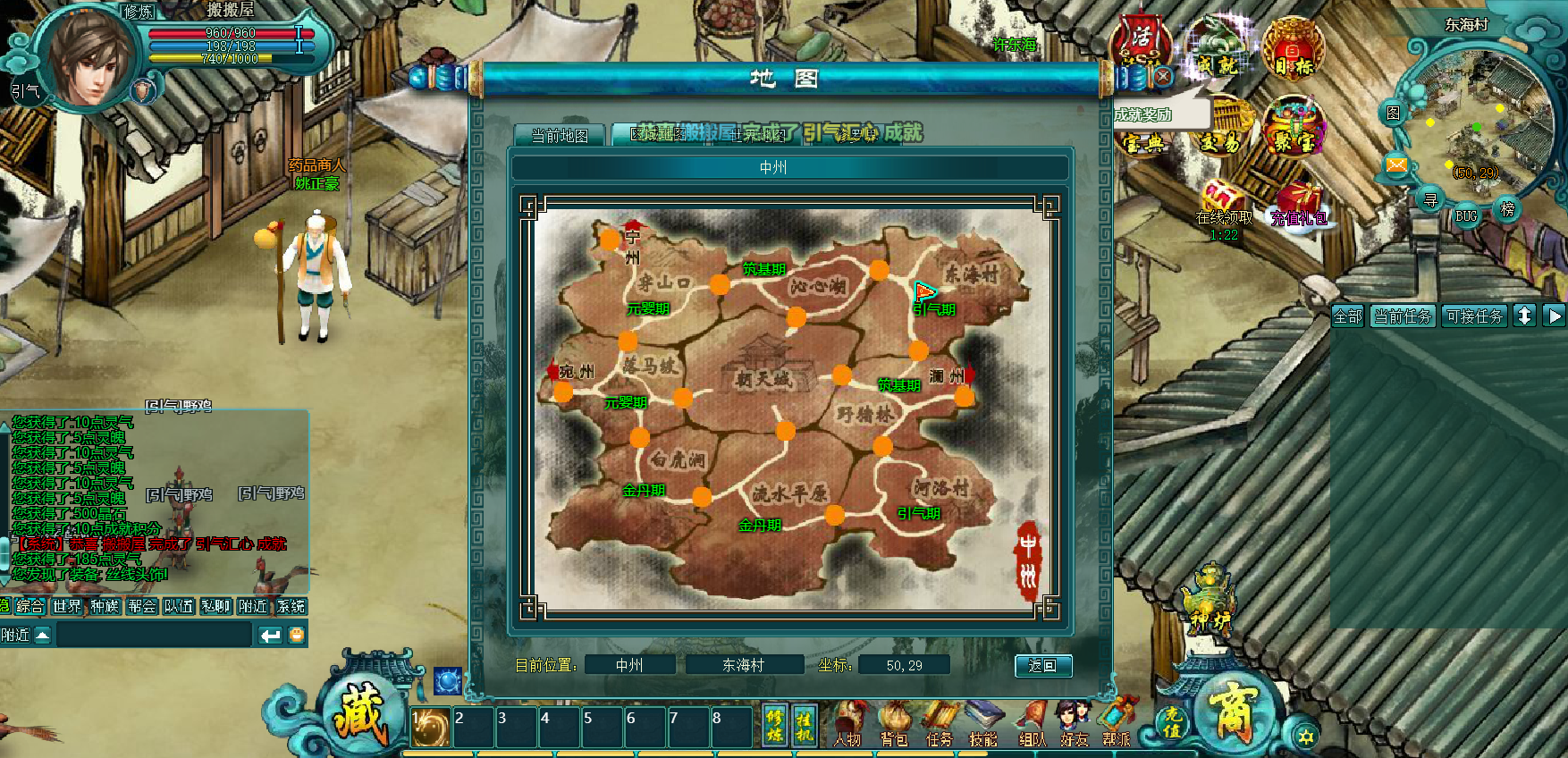The height and width of the screenshot is (758, 1568).
Task: Select the 东海村 location on the map
Action: click(x=972, y=274)
